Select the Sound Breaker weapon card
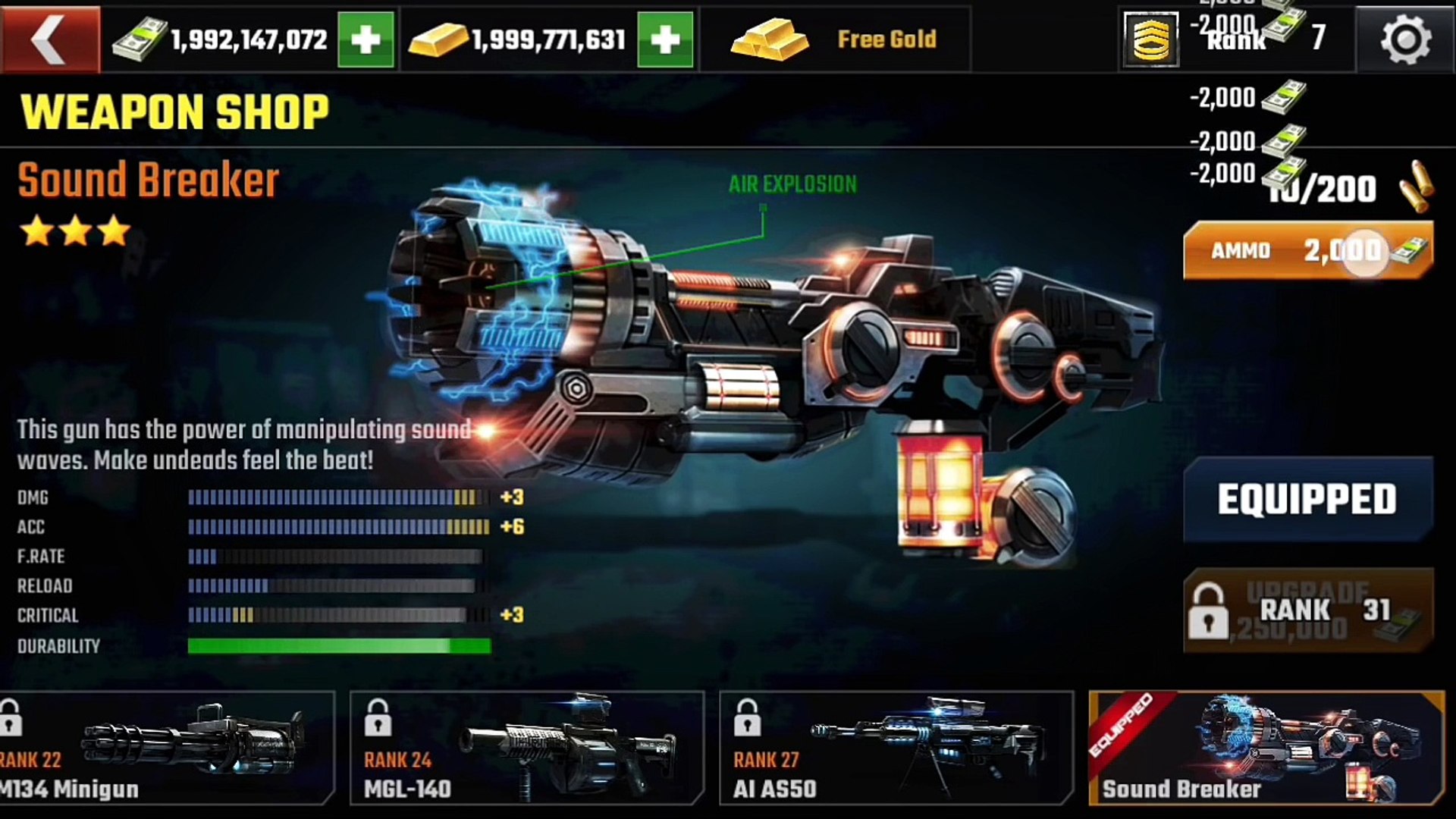Screen dimensions: 1456x819 tap(1266, 748)
